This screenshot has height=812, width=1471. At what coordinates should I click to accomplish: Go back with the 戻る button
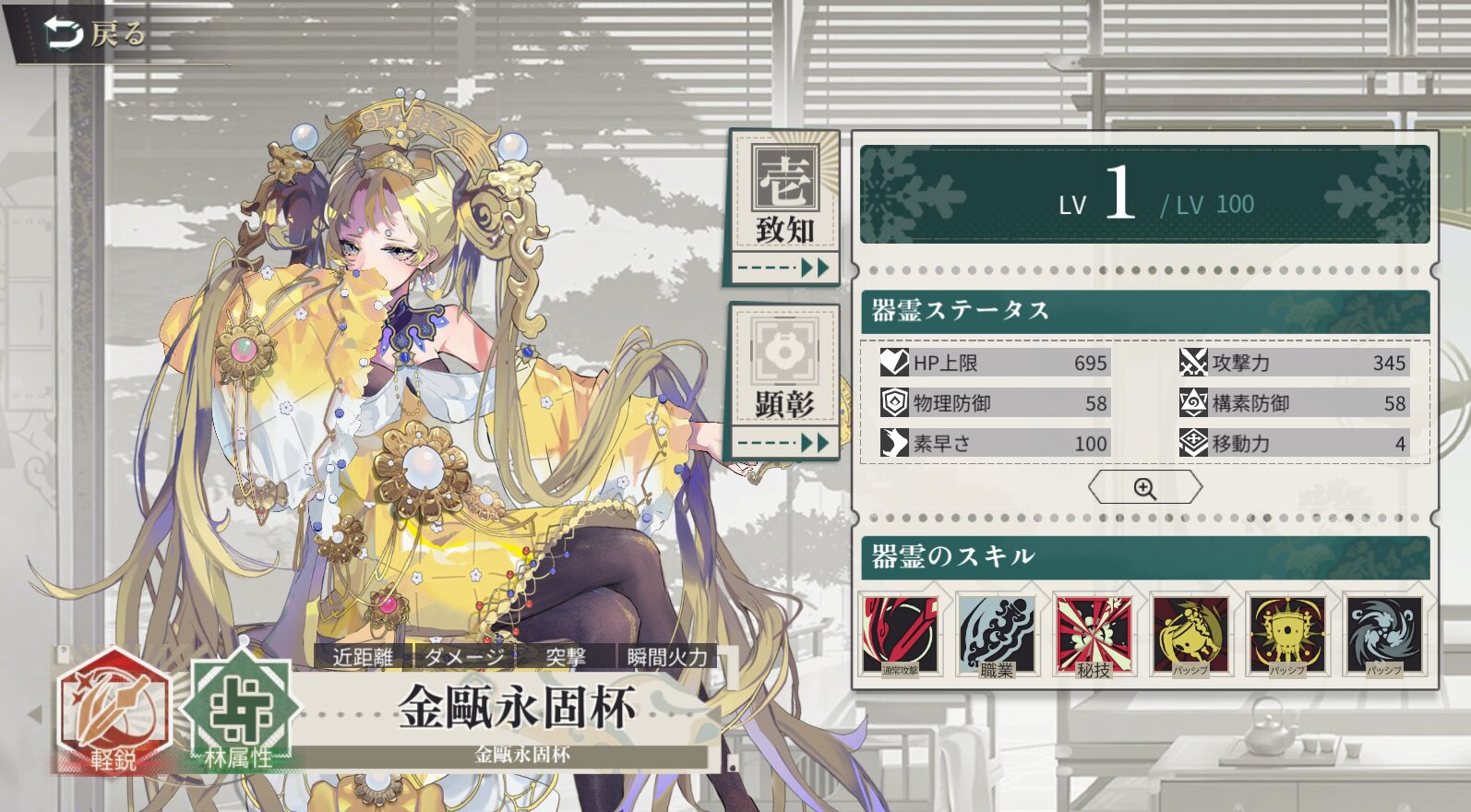[x=96, y=35]
